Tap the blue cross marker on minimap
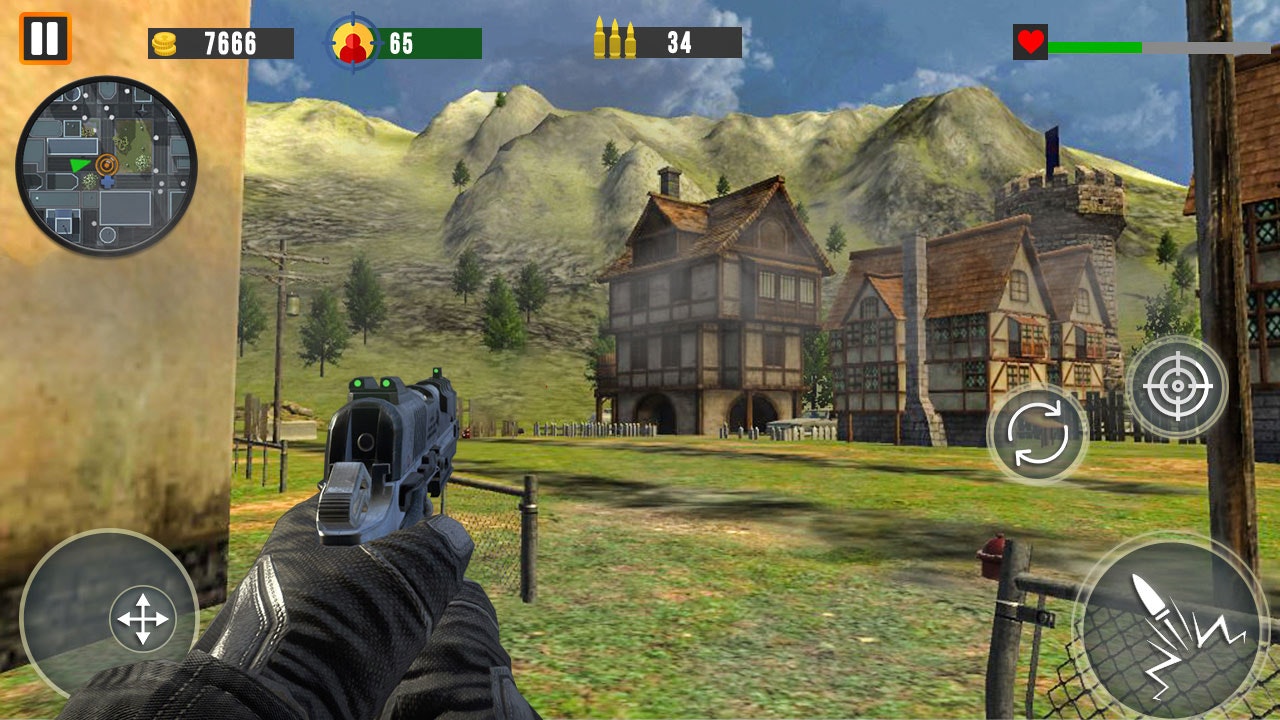 click(x=108, y=181)
